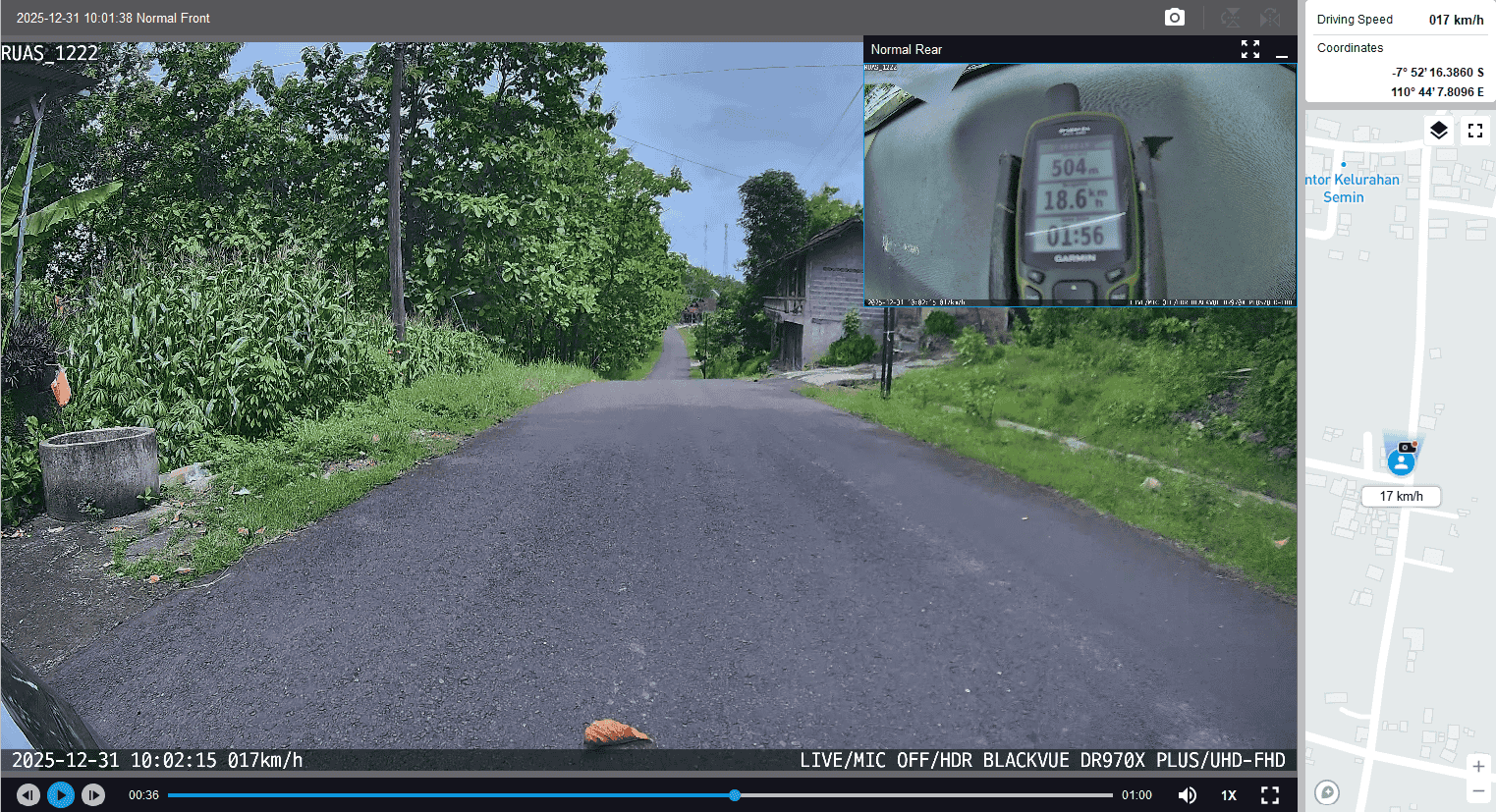
Task: Open the map layers selector
Action: pyautogui.click(x=1439, y=131)
